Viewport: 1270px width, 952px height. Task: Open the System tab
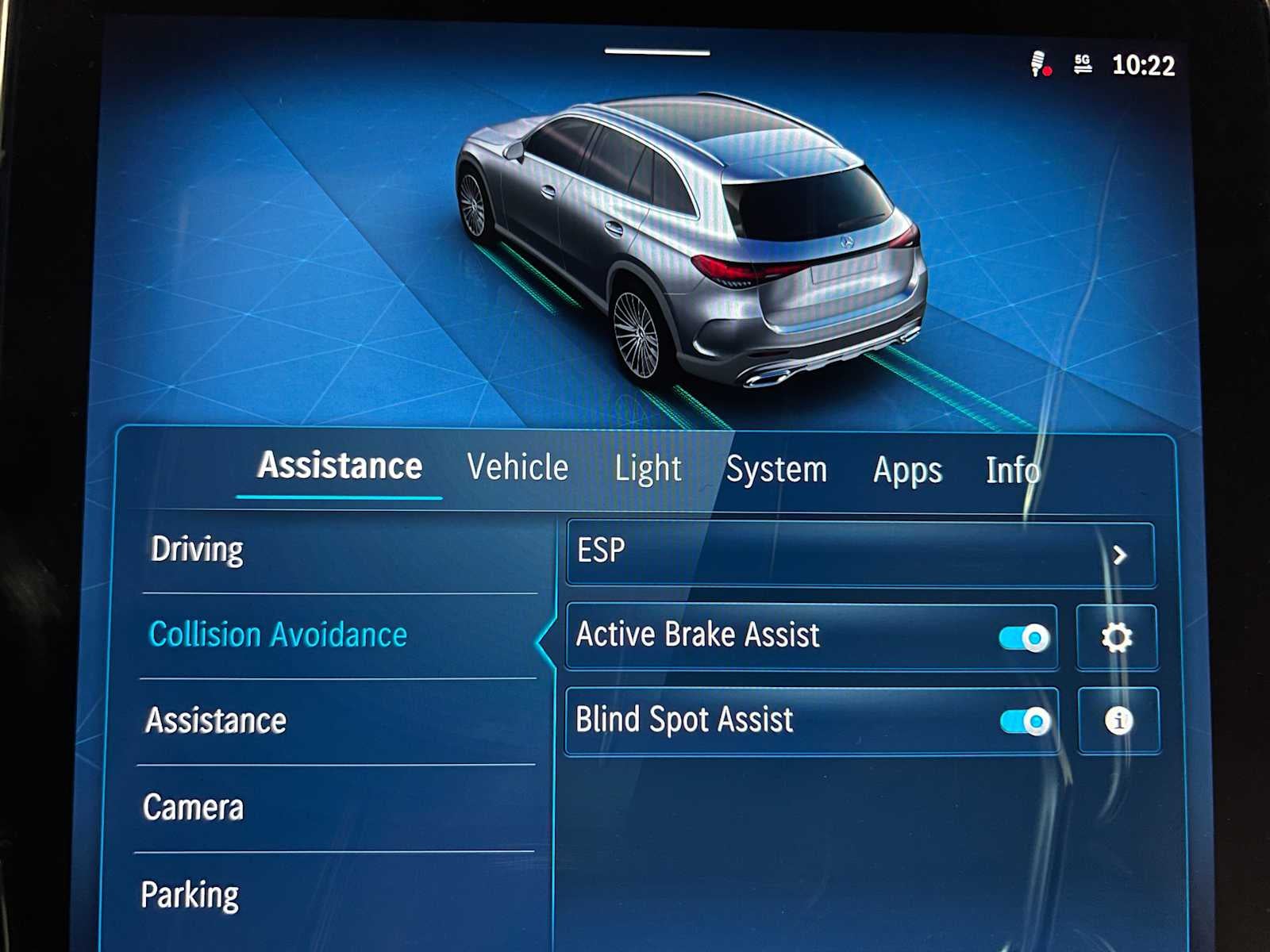[x=775, y=470]
